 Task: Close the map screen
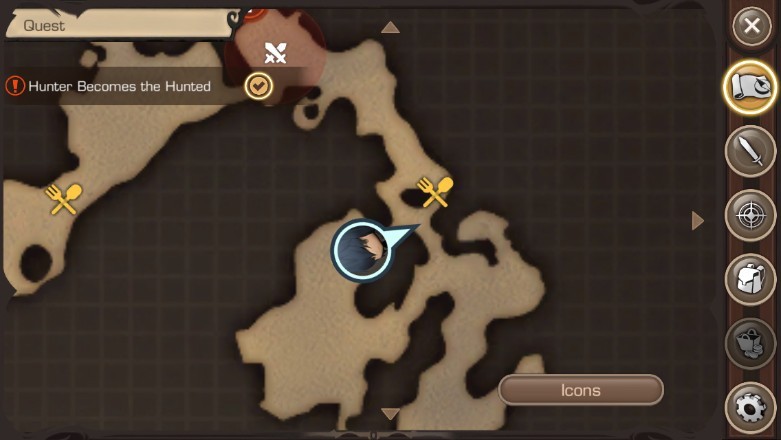[751, 27]
